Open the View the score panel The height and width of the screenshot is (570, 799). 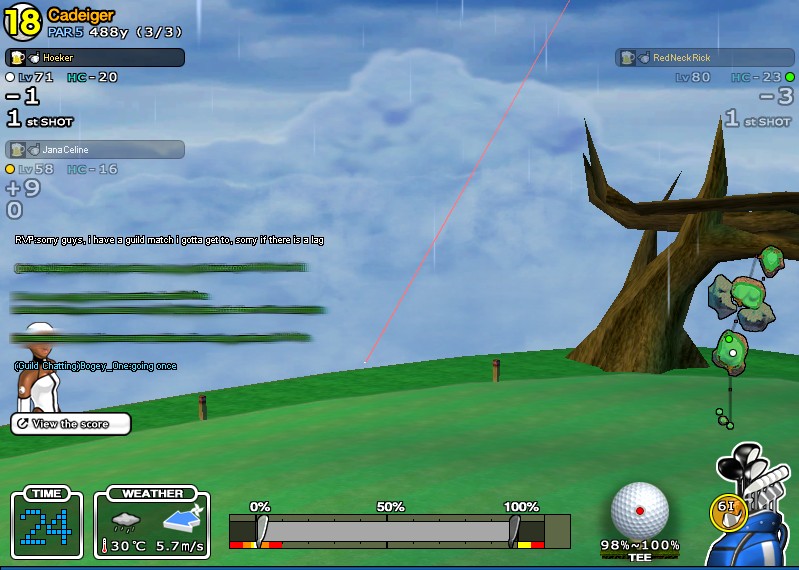click(x=71, y=424)
